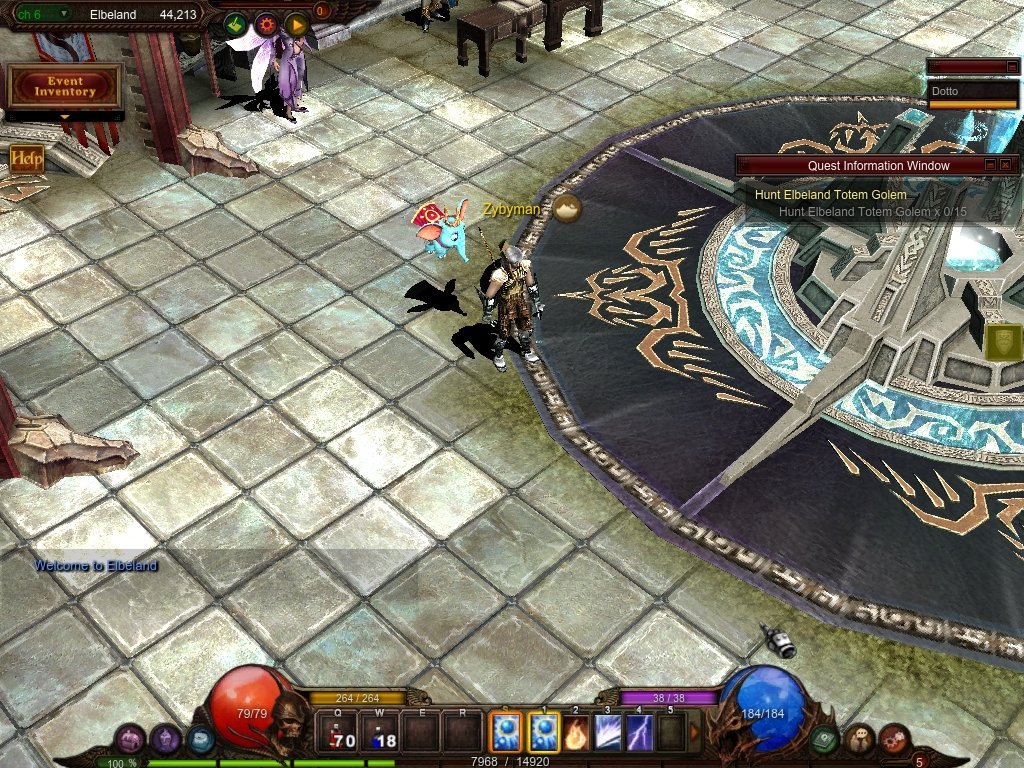Open the ch 6 channel dropdown
The image size is (1024, 768).
[64, 14]
